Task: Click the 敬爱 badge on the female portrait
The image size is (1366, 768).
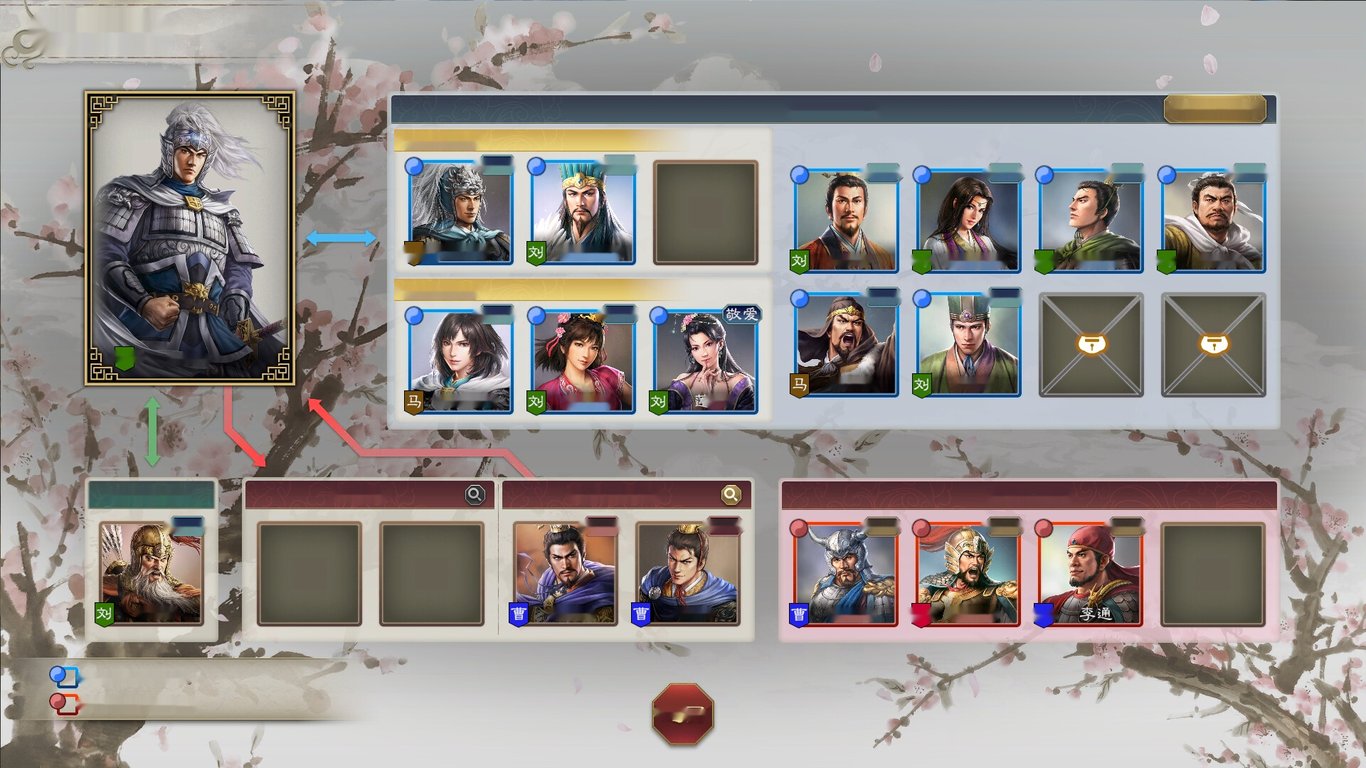Action: (741, 312)
